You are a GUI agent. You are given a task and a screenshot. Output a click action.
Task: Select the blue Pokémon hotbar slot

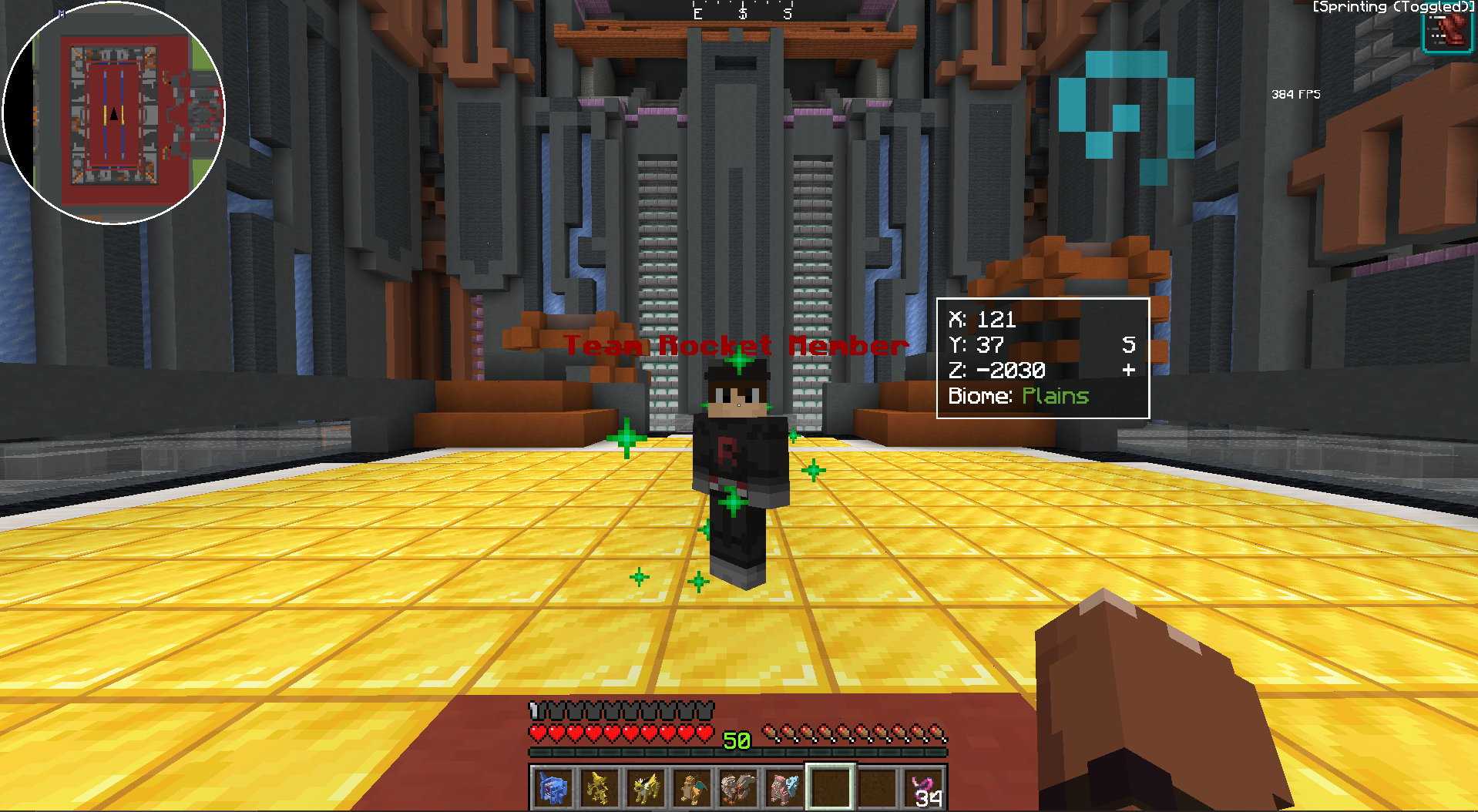553,787
